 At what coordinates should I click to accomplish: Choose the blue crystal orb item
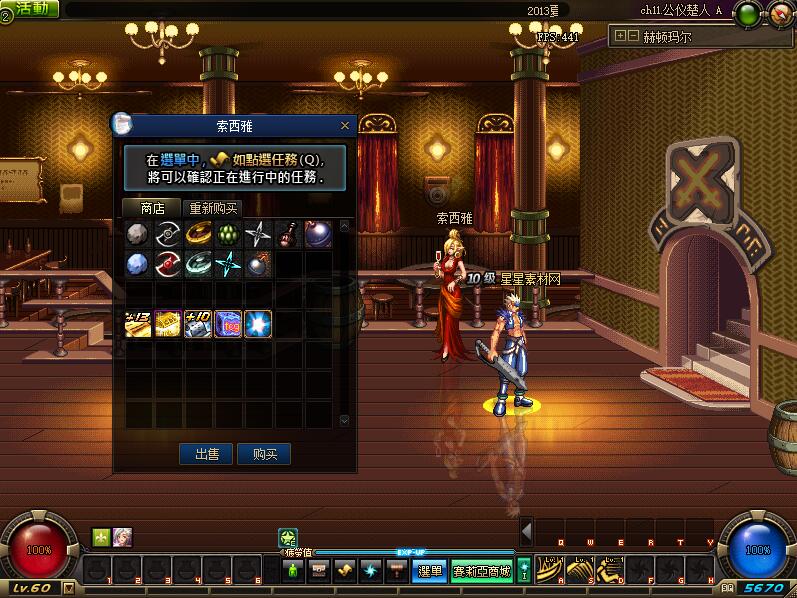(x=138, y=264)
